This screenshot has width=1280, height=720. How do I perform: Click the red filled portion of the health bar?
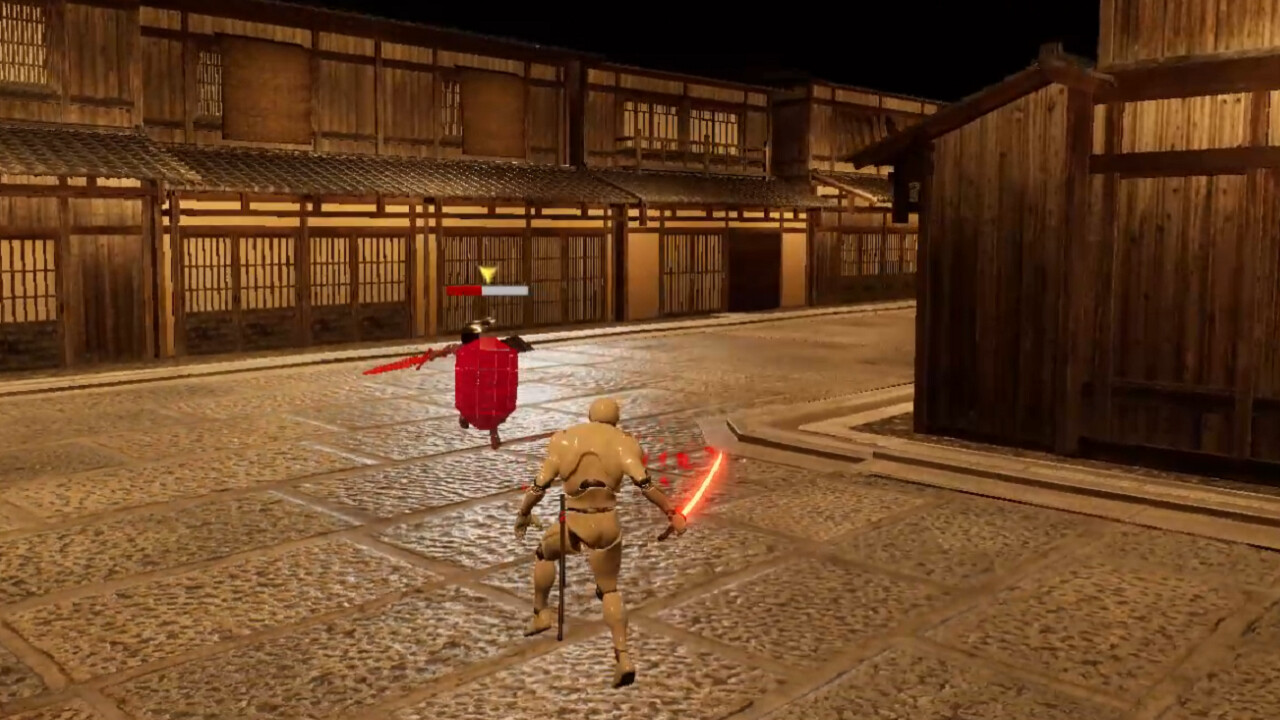[465, 291]
